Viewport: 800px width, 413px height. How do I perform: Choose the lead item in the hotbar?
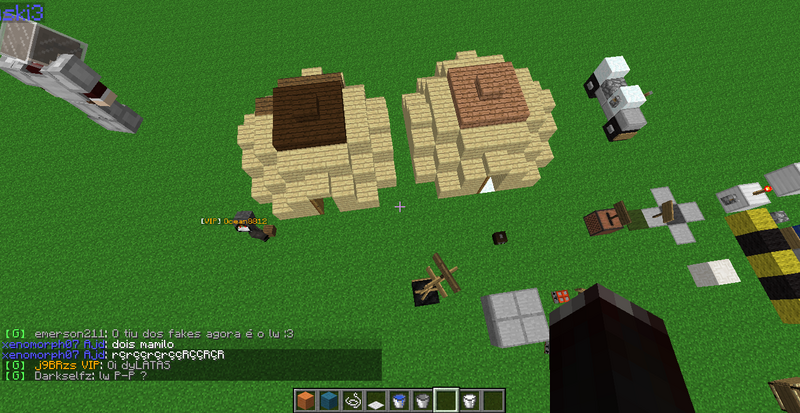click(352, 401)
